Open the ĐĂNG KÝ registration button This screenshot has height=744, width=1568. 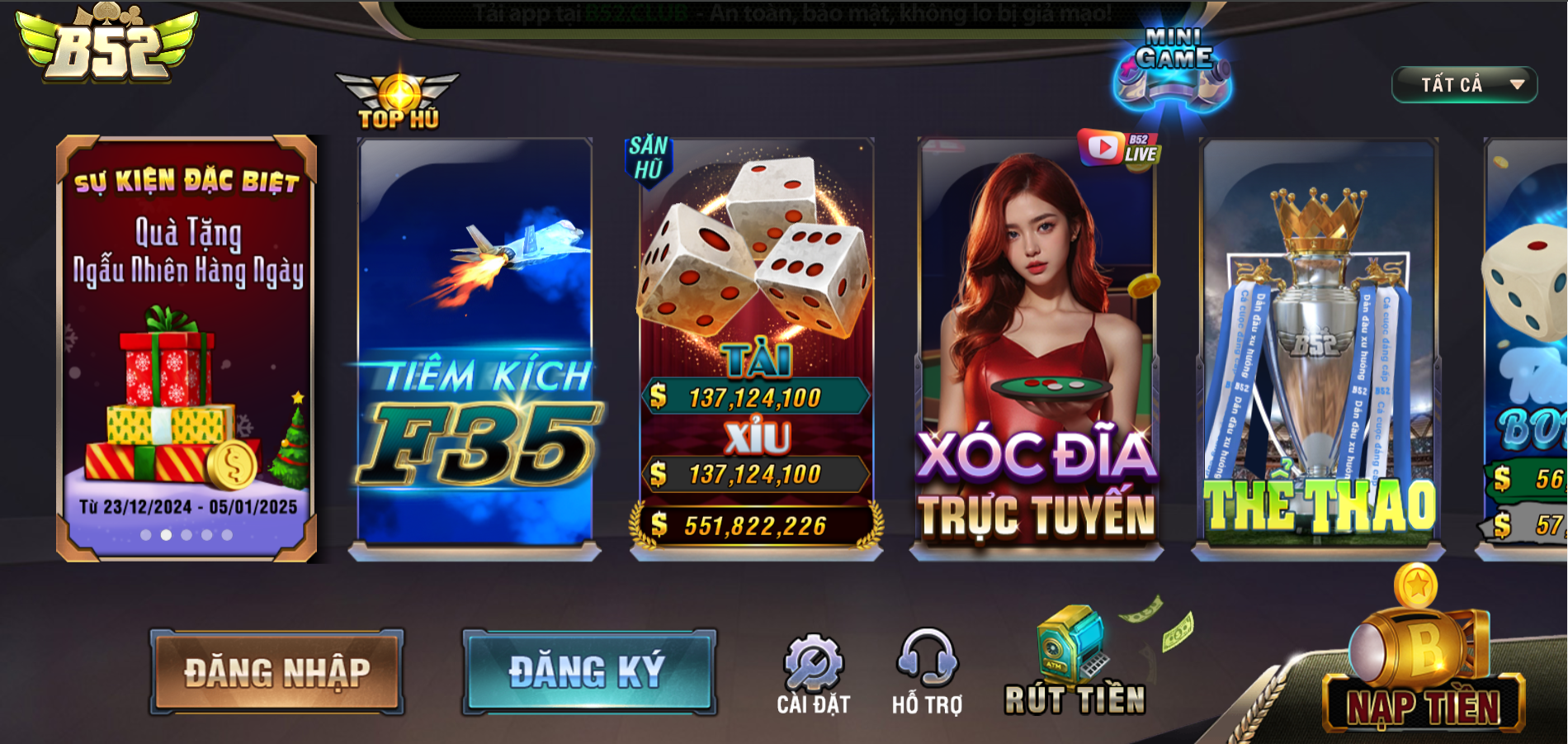pos(588,671)
